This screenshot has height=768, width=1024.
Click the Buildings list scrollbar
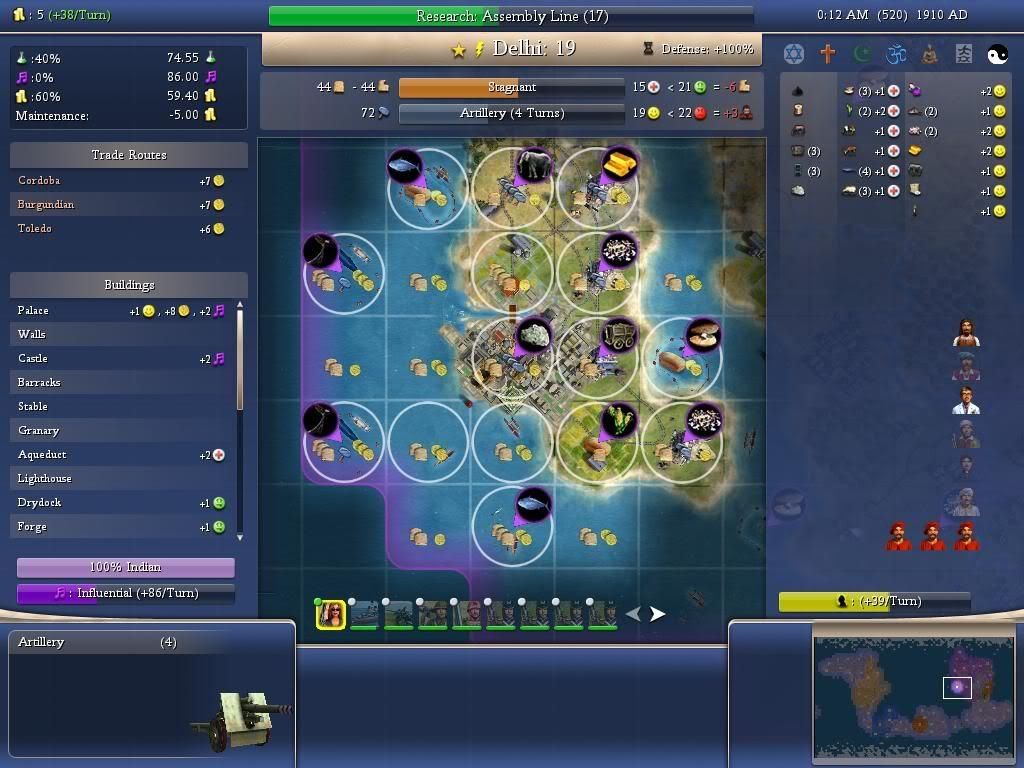coord(239,360)
